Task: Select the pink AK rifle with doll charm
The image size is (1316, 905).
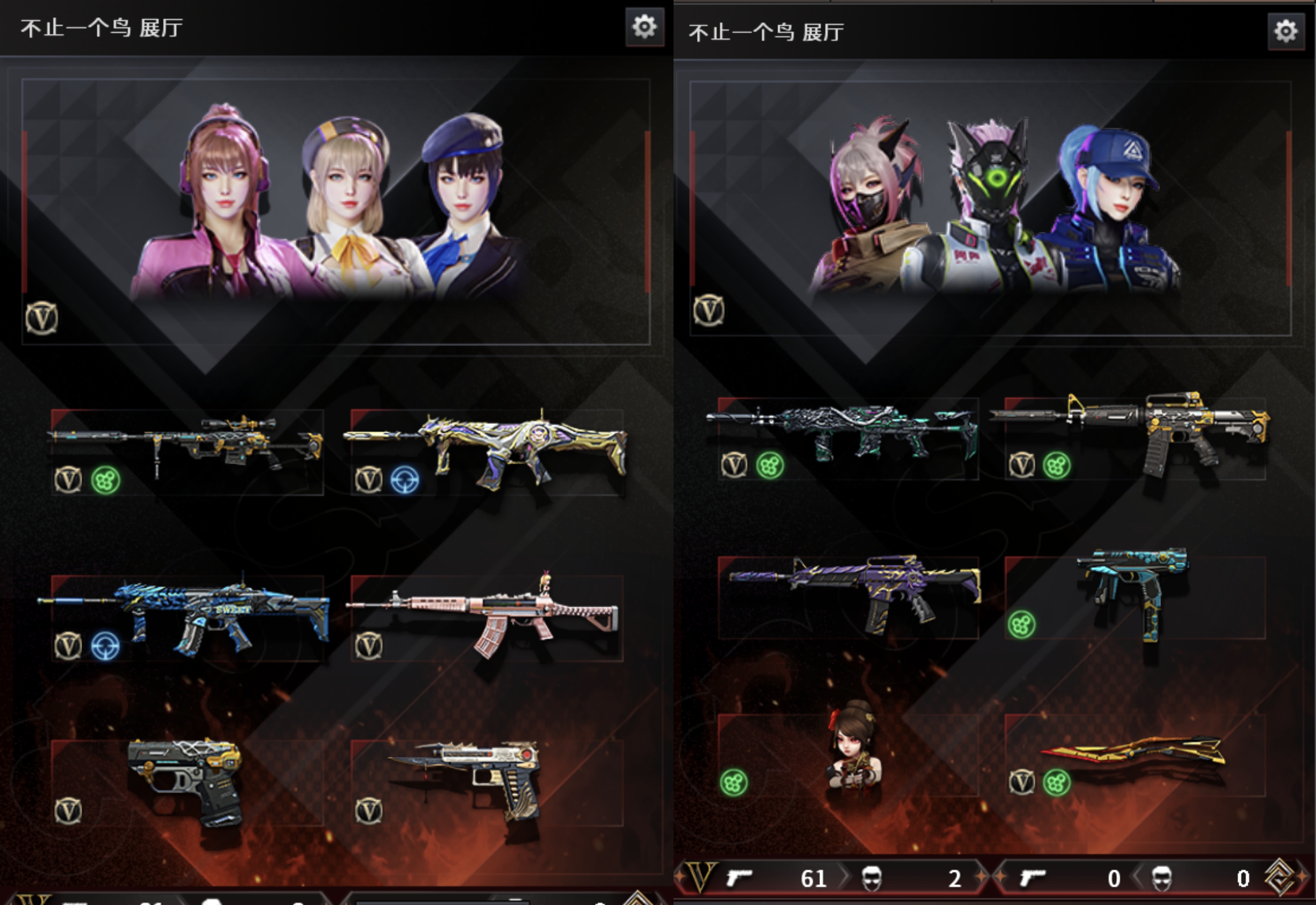Action: [487, 617]
